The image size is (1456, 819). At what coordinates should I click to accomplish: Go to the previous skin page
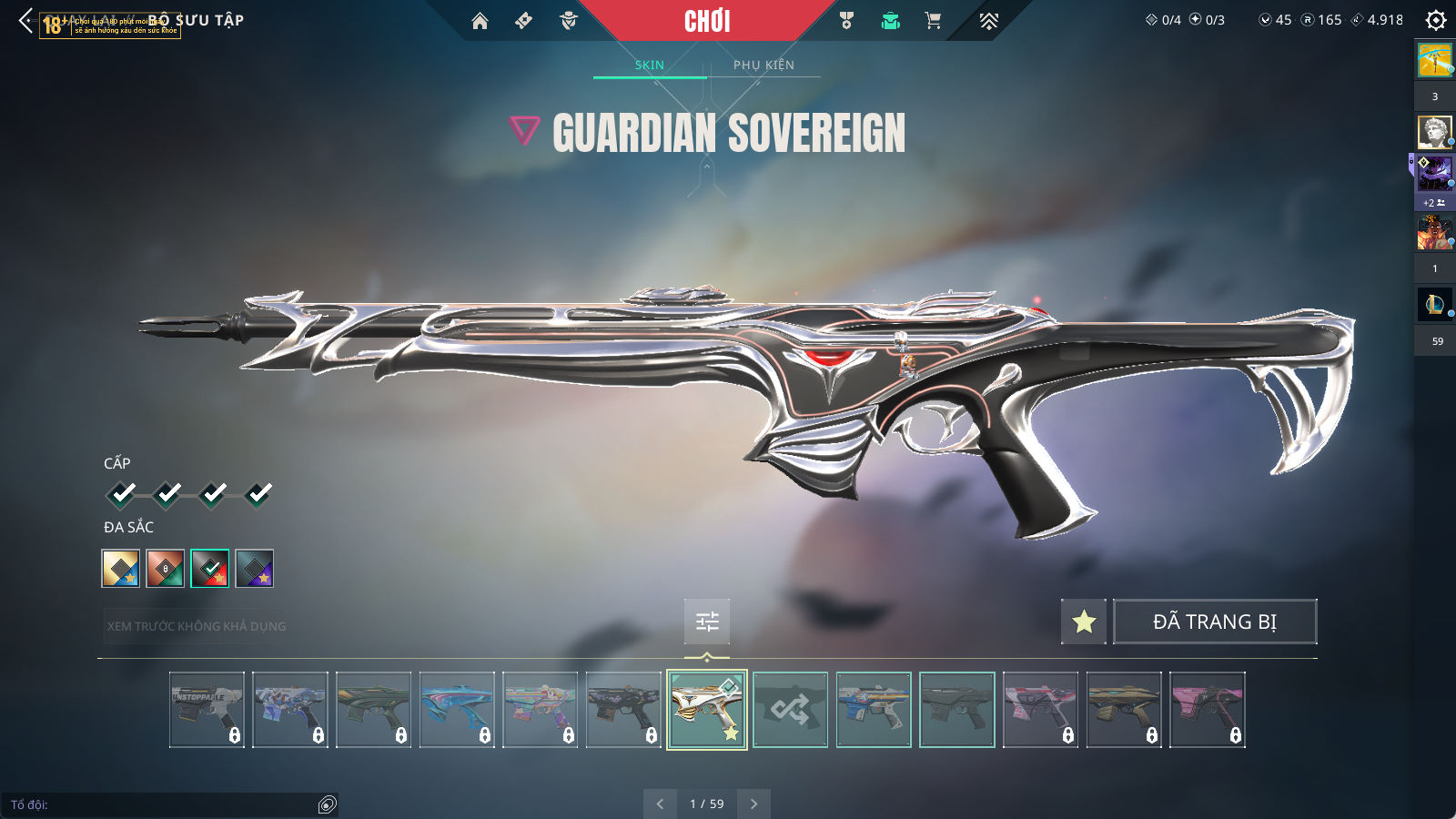[x=660, y=804]
